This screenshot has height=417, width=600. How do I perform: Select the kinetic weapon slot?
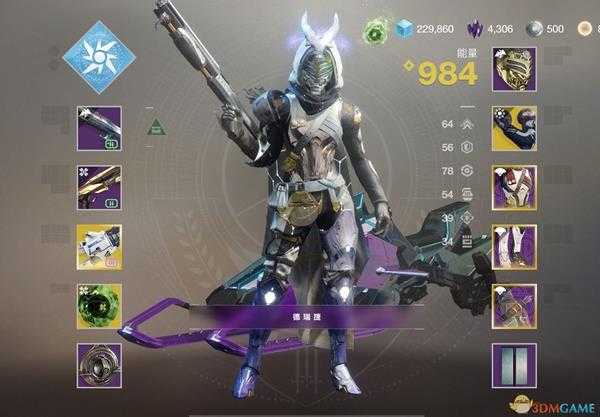click(98, 128)
